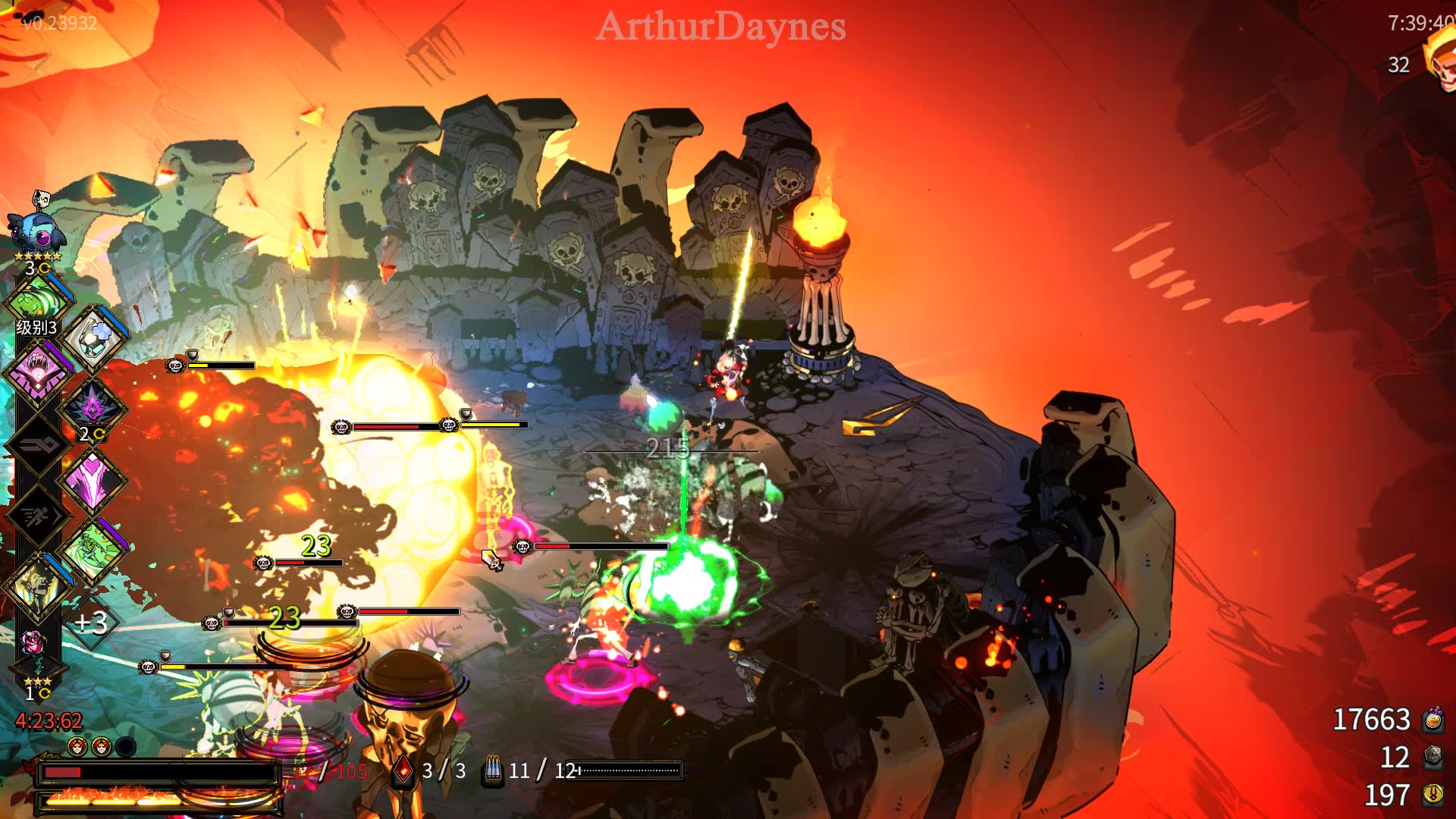Click the blue companion plush icon

point(35,228)
